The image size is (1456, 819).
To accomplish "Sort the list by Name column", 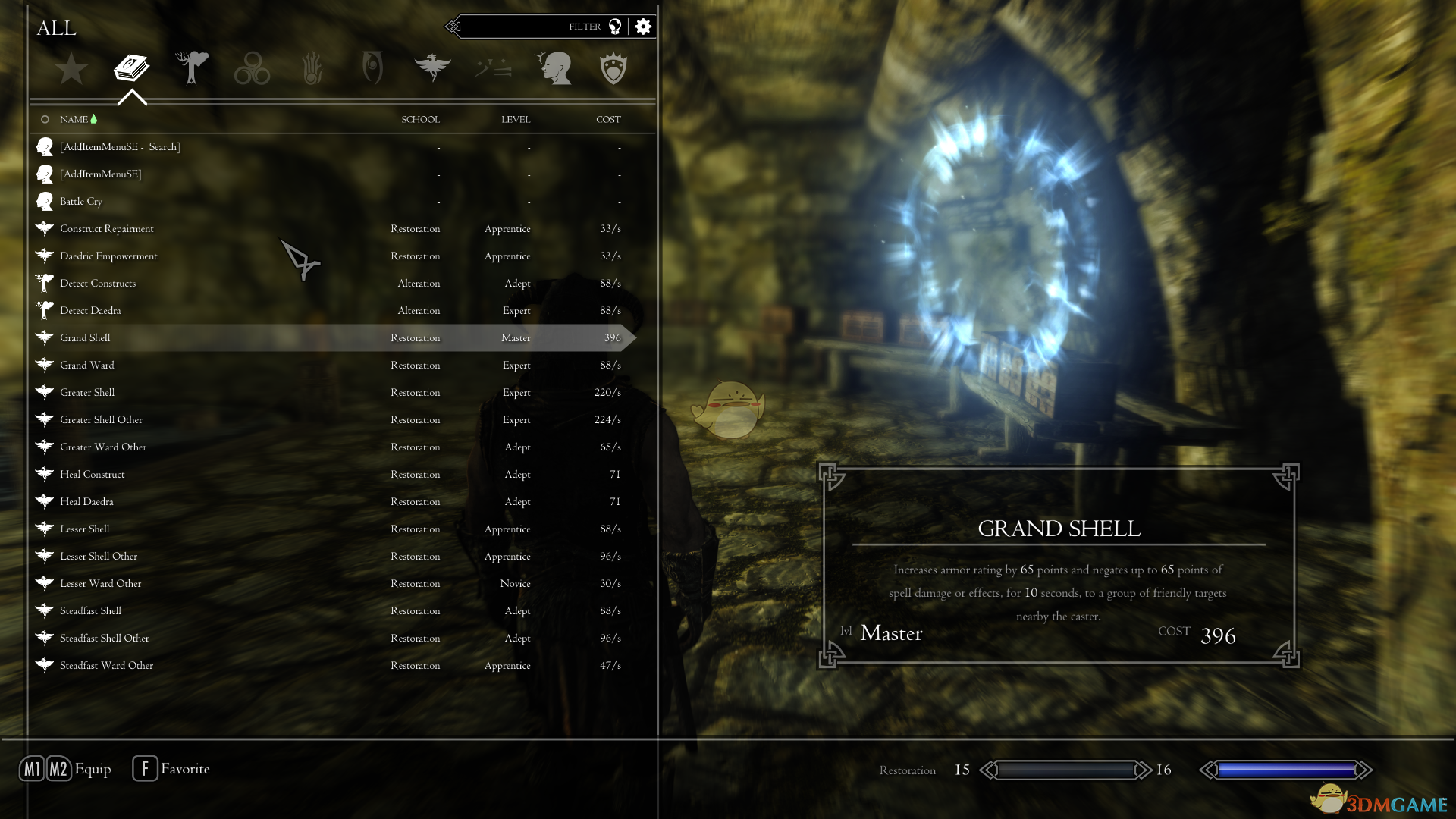I will [x=74, y=119].
